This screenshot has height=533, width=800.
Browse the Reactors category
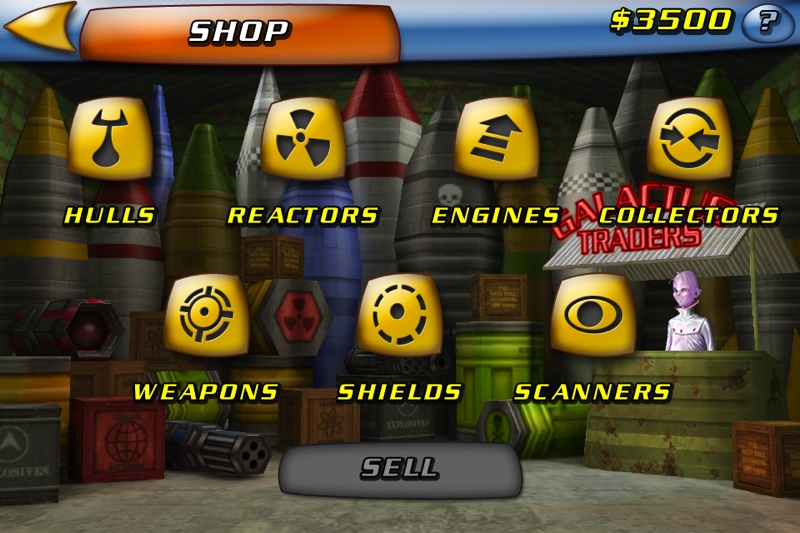coord(303,140)
